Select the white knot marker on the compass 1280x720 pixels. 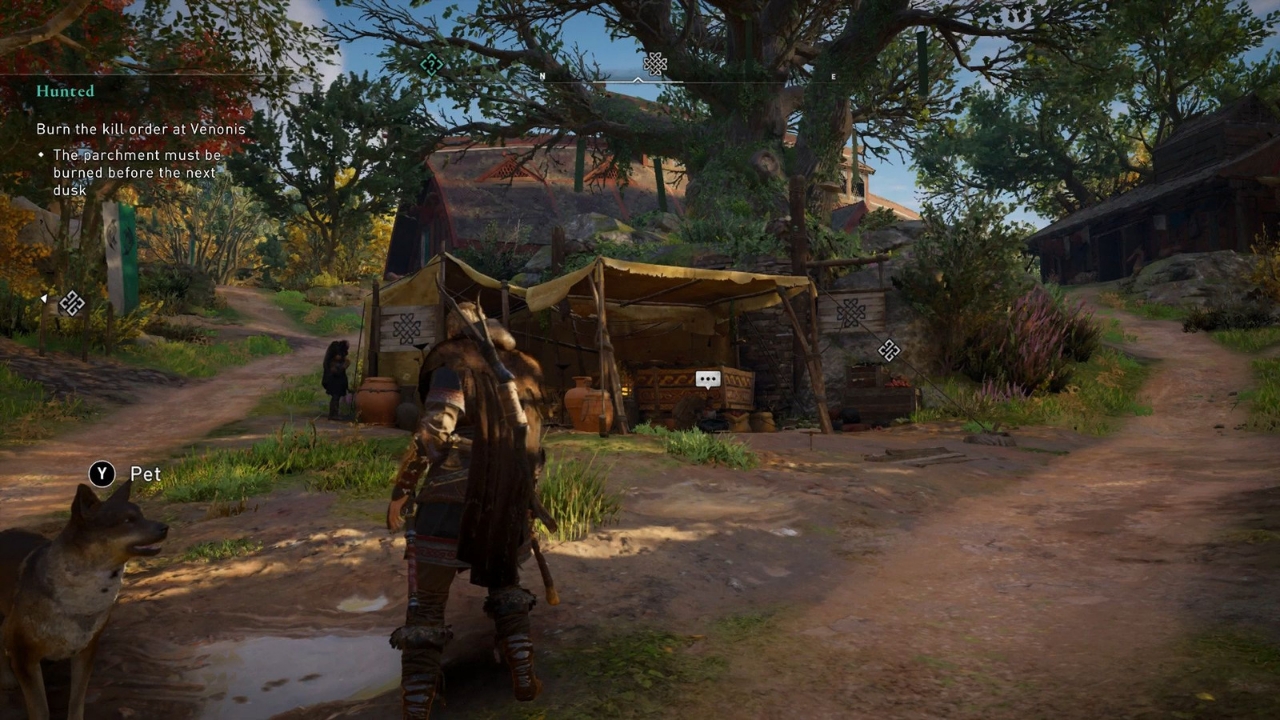pyautogui.click(x=655, y=65)
